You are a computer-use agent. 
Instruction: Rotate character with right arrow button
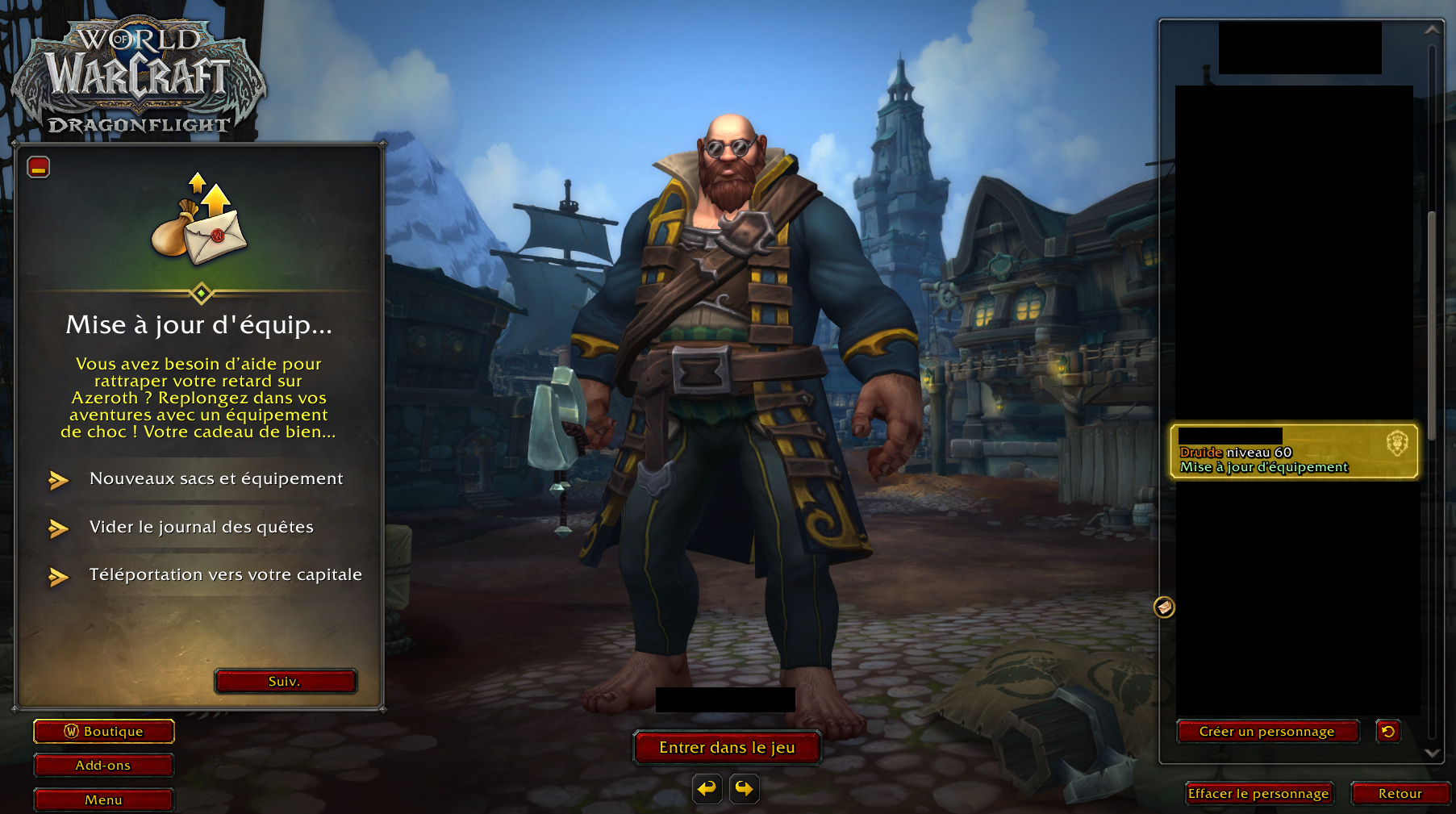[745, 788]
